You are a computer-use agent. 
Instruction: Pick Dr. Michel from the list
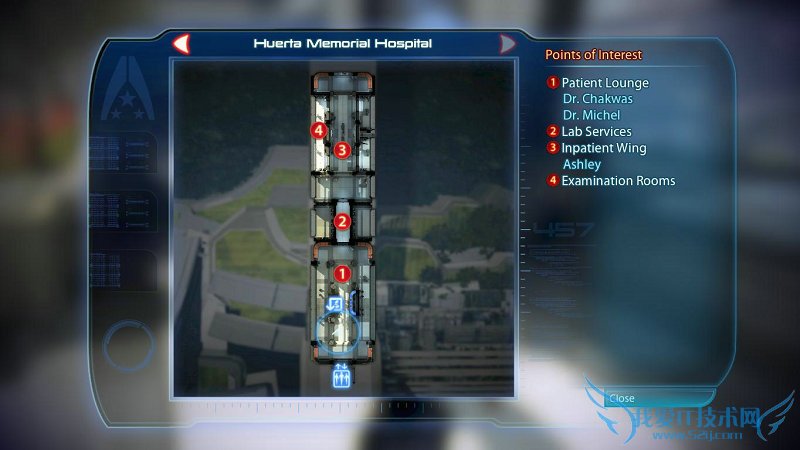591,115
